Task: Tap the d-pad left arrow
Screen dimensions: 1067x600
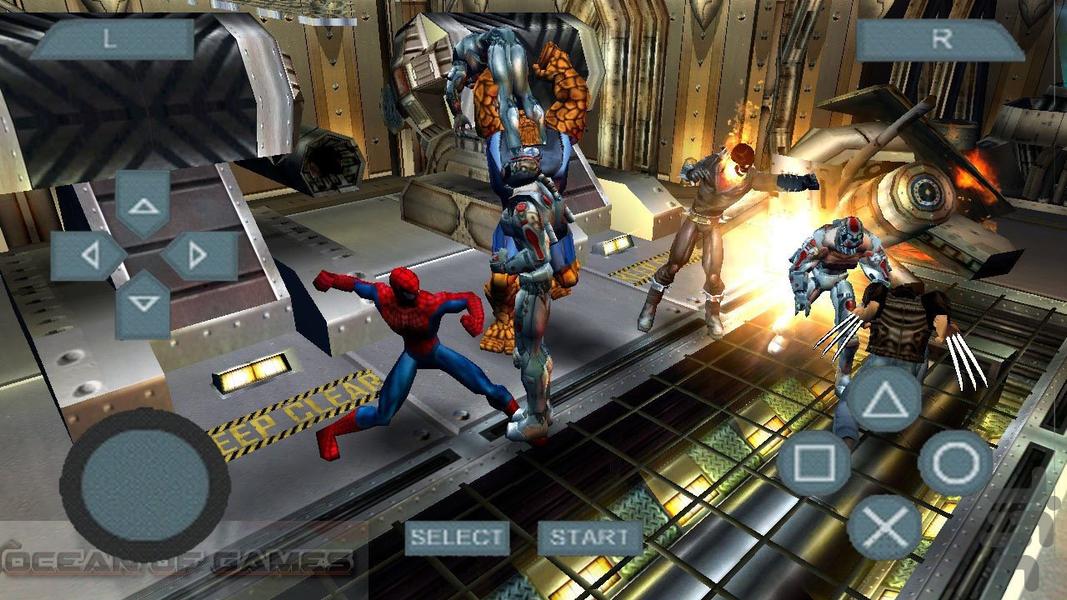Action: click(x=89, y=256)
